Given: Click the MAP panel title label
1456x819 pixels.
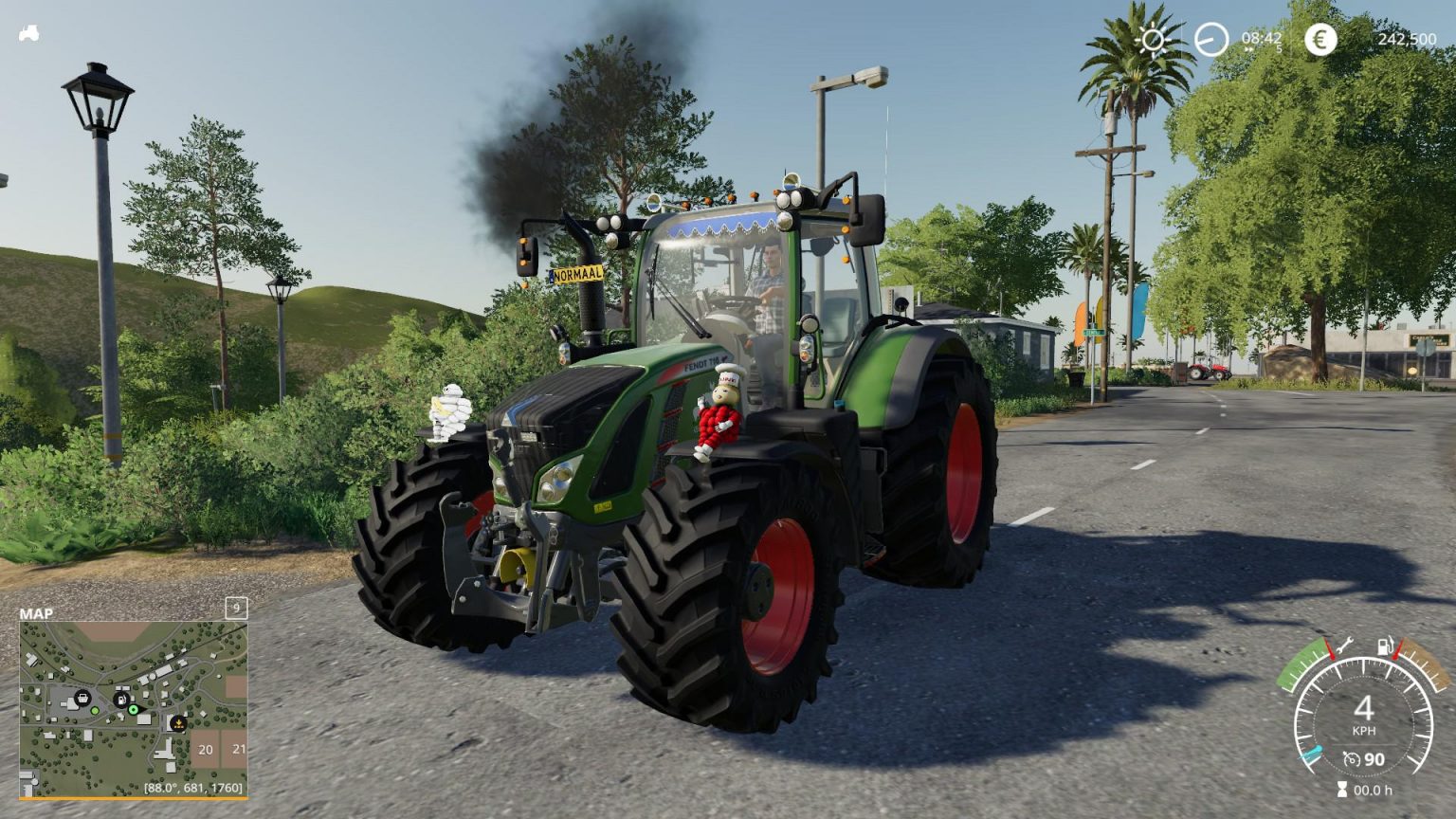Looking at the screenshot, I should point(38,614).
